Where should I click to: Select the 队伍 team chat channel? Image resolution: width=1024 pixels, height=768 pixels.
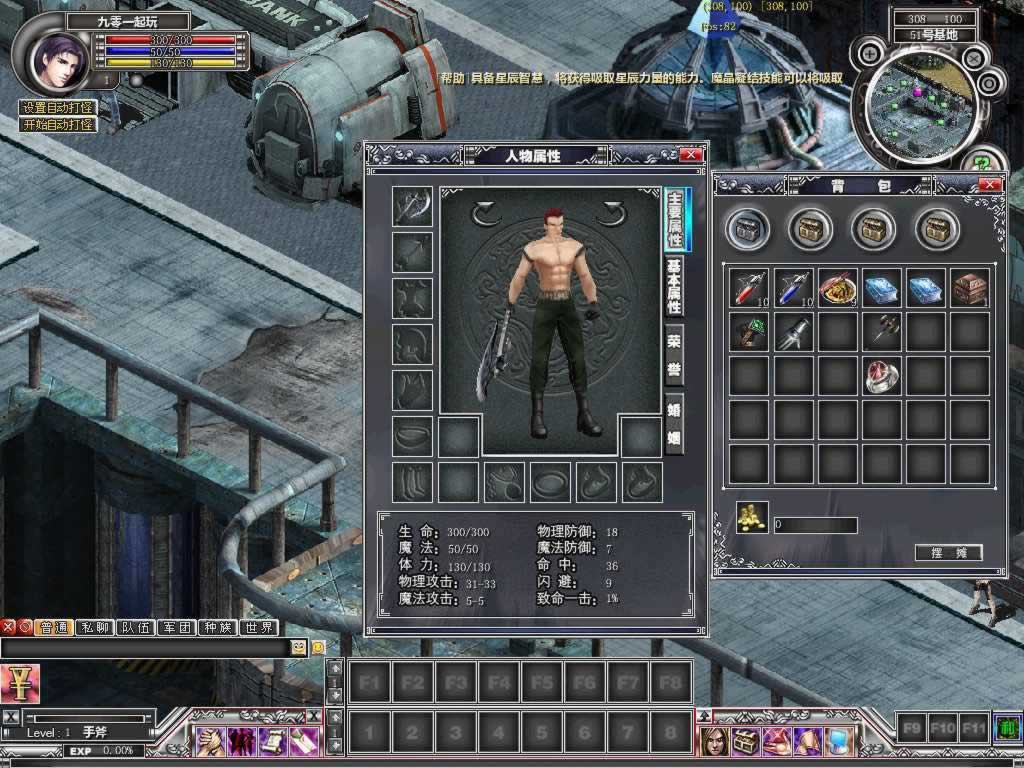tap(136, 628)
